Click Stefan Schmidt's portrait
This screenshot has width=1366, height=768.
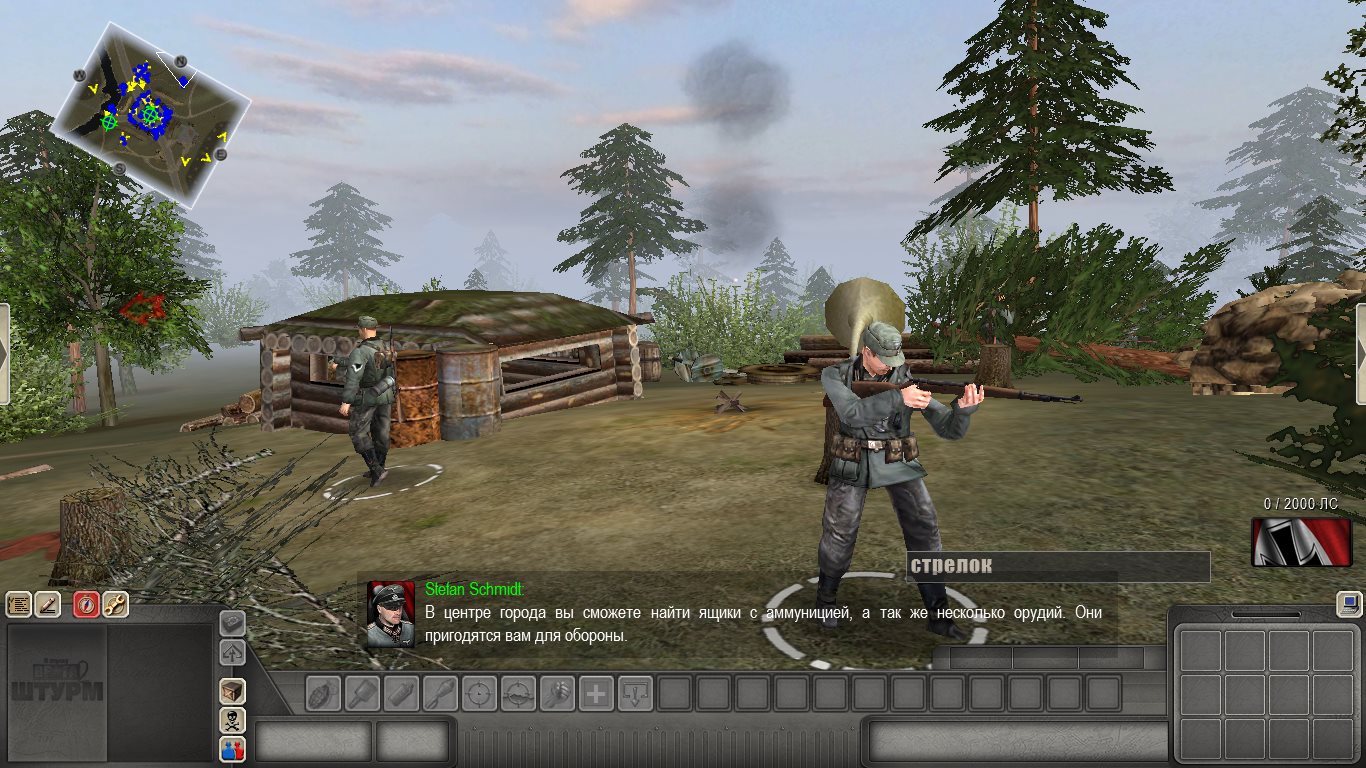point(390,614)
